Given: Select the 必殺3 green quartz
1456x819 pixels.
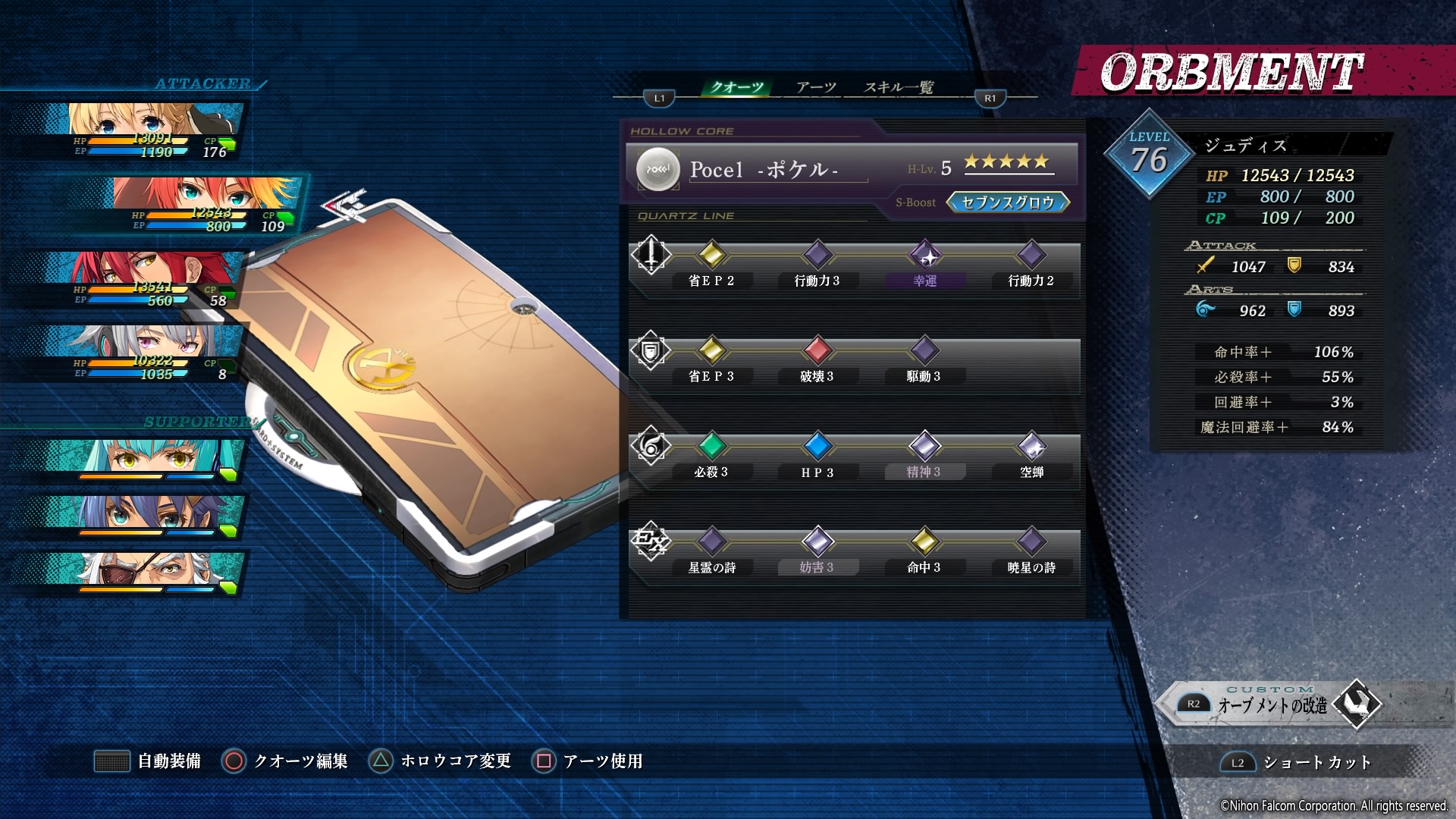Looking at the screenshot, I should [711, 447].
